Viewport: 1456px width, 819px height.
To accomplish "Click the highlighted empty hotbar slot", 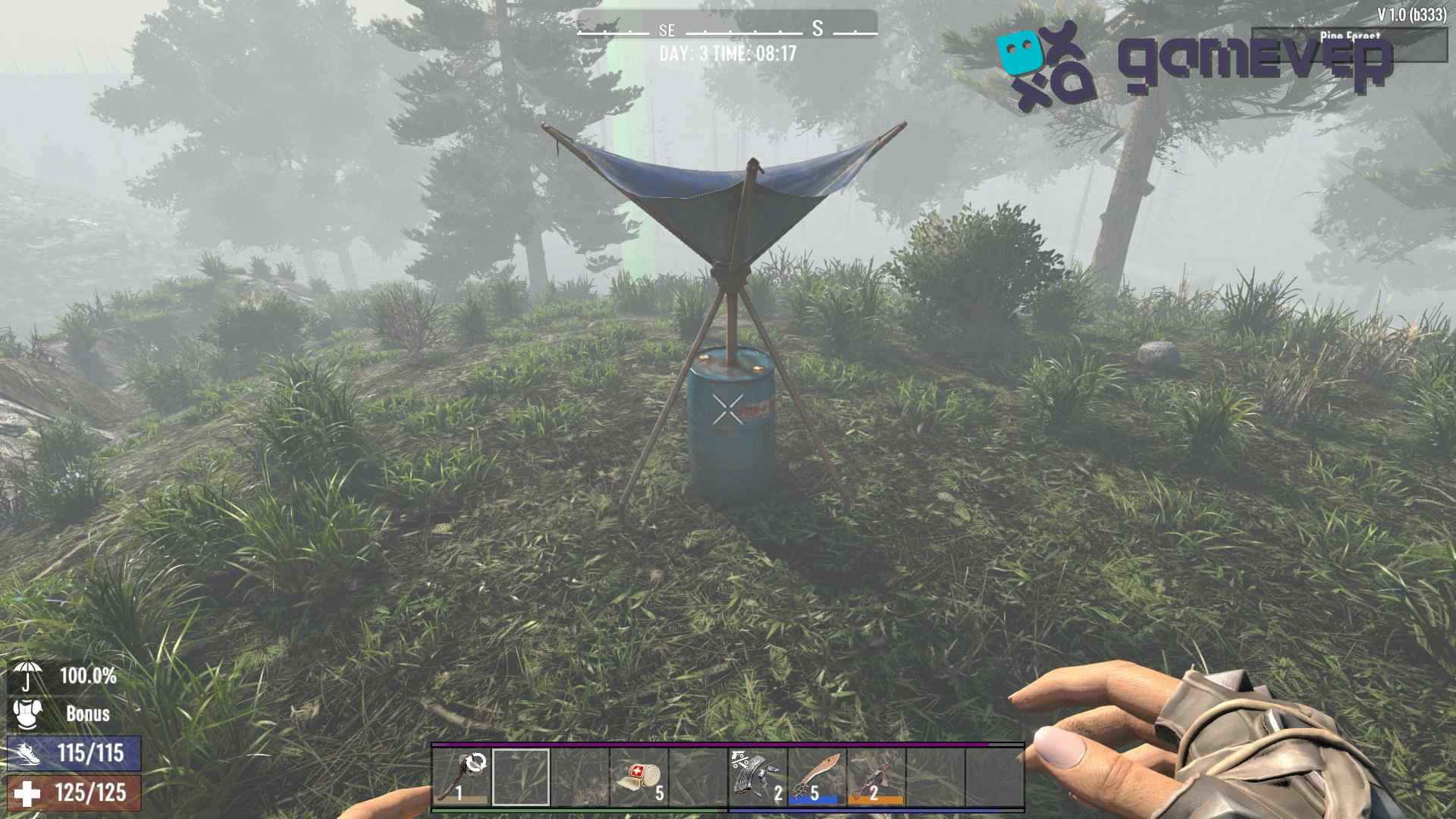I will pos(521,777).
